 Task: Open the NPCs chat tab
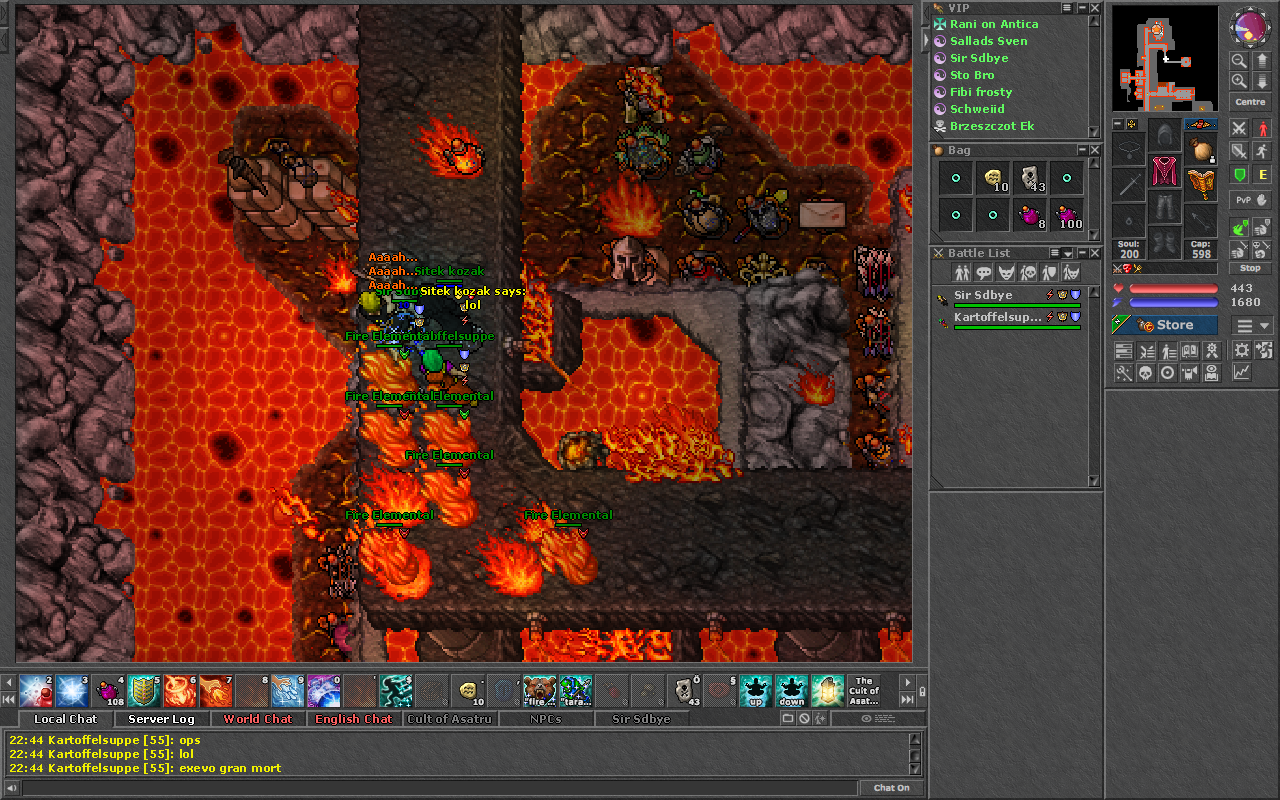coord(545,719)
